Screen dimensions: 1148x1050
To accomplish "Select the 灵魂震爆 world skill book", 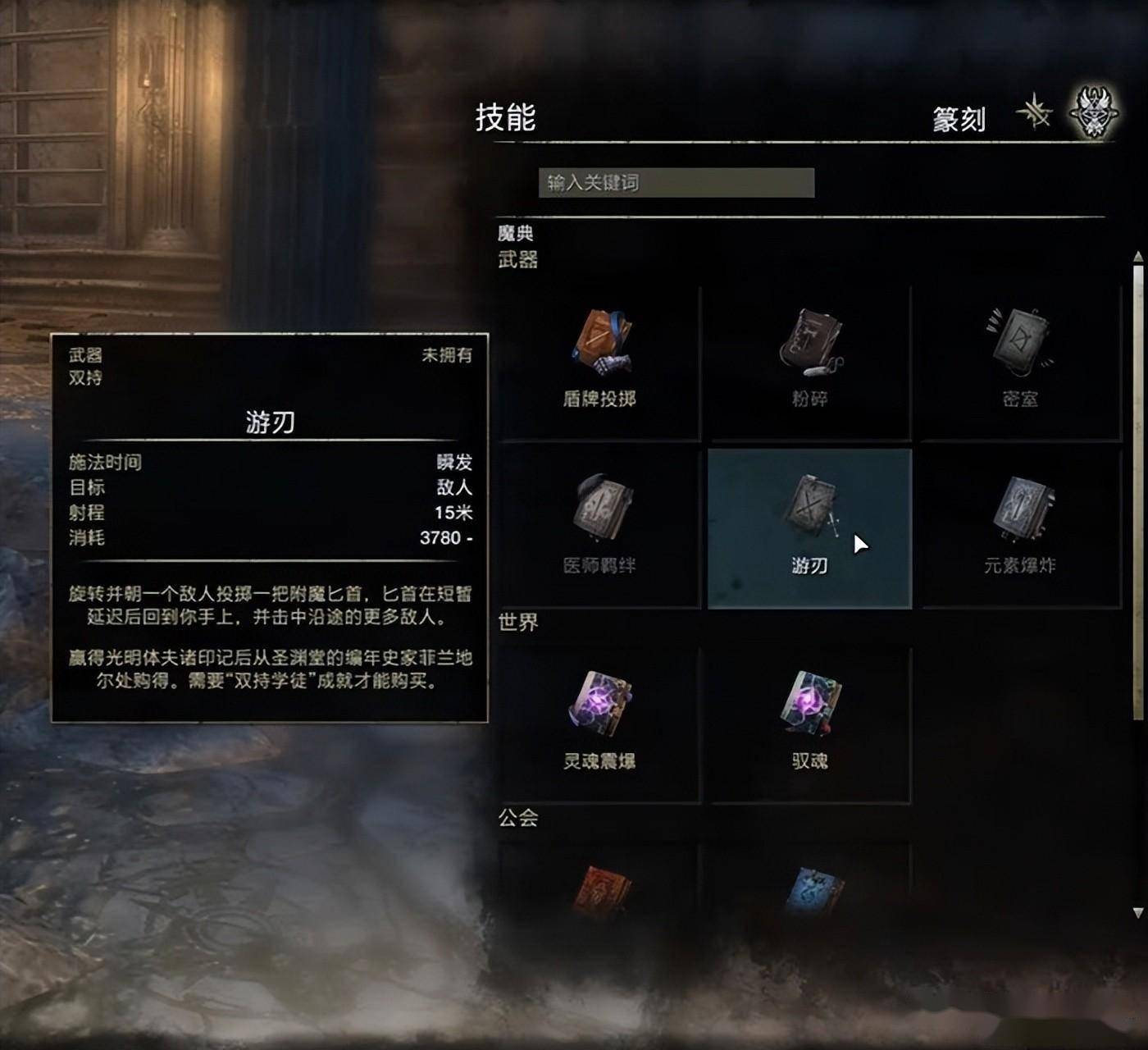I will pos(600,722).
